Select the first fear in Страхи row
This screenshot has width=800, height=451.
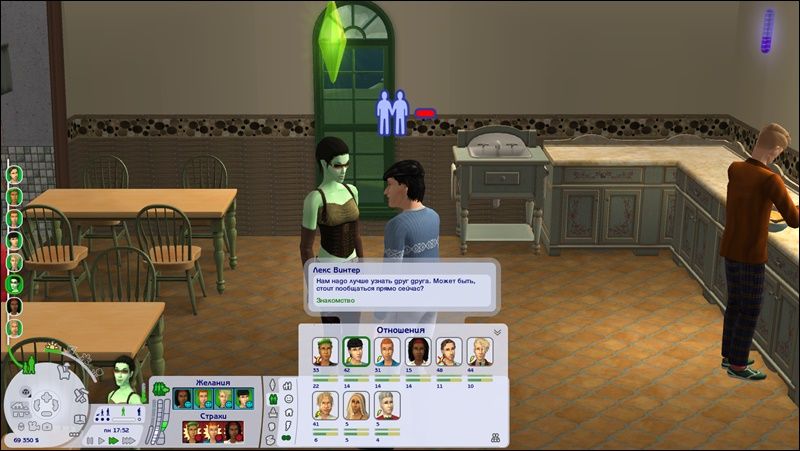click(190, 432)
